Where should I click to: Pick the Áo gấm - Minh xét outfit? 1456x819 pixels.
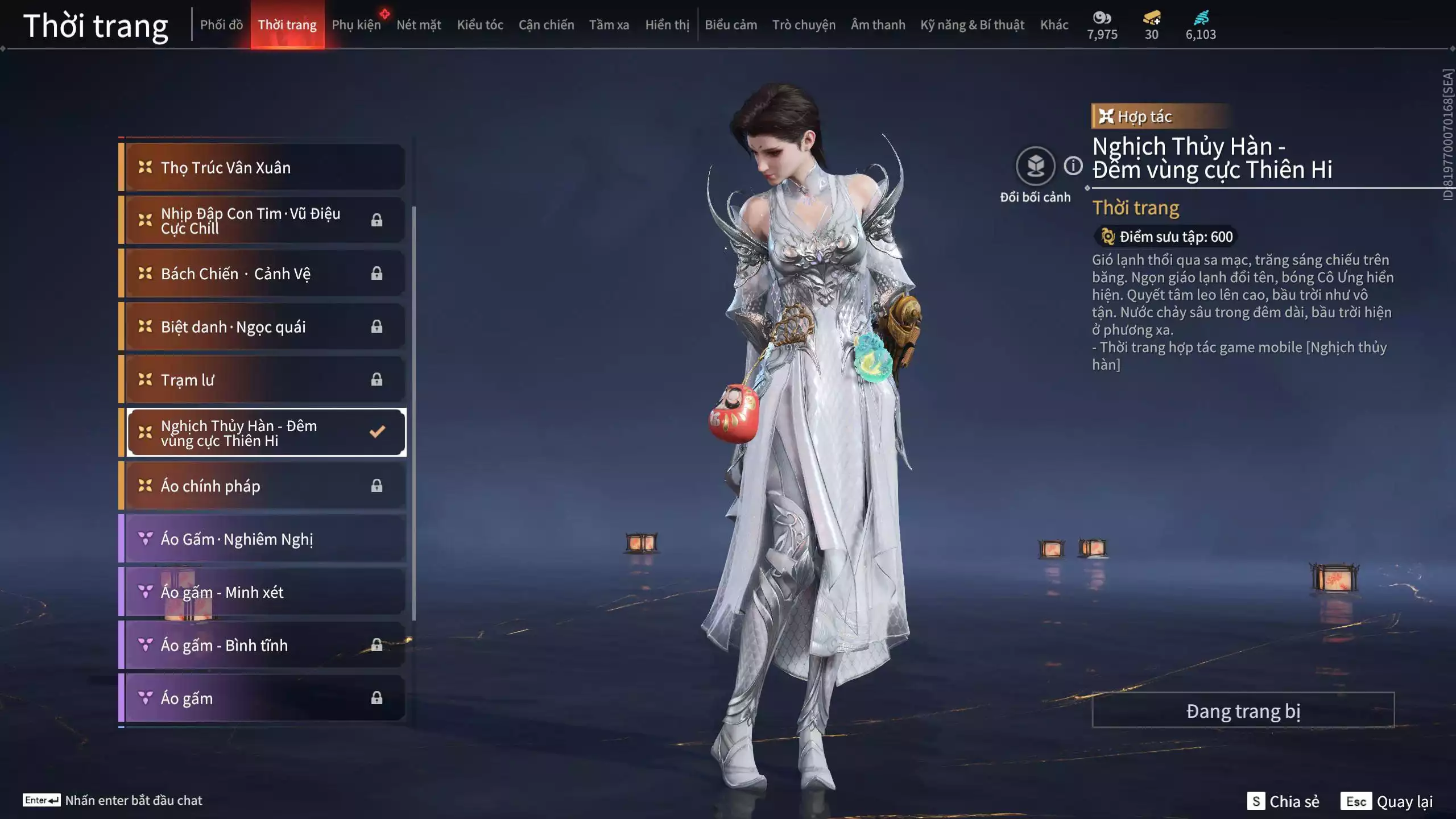pos(264,592)
